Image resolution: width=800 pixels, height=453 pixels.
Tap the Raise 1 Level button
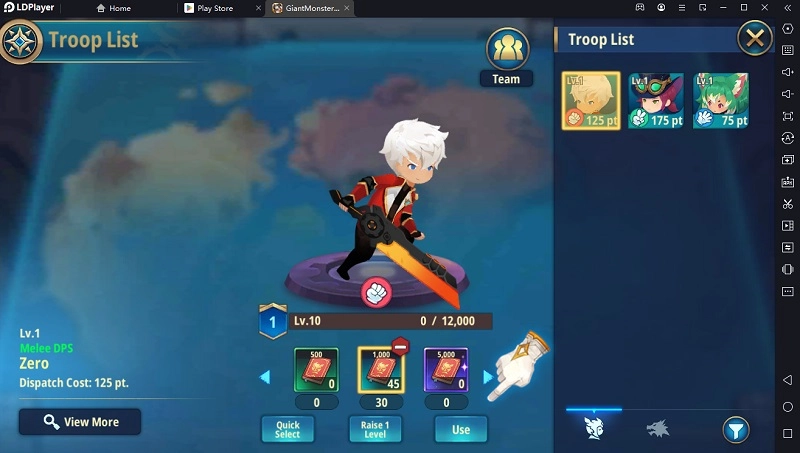coord(374,429)
